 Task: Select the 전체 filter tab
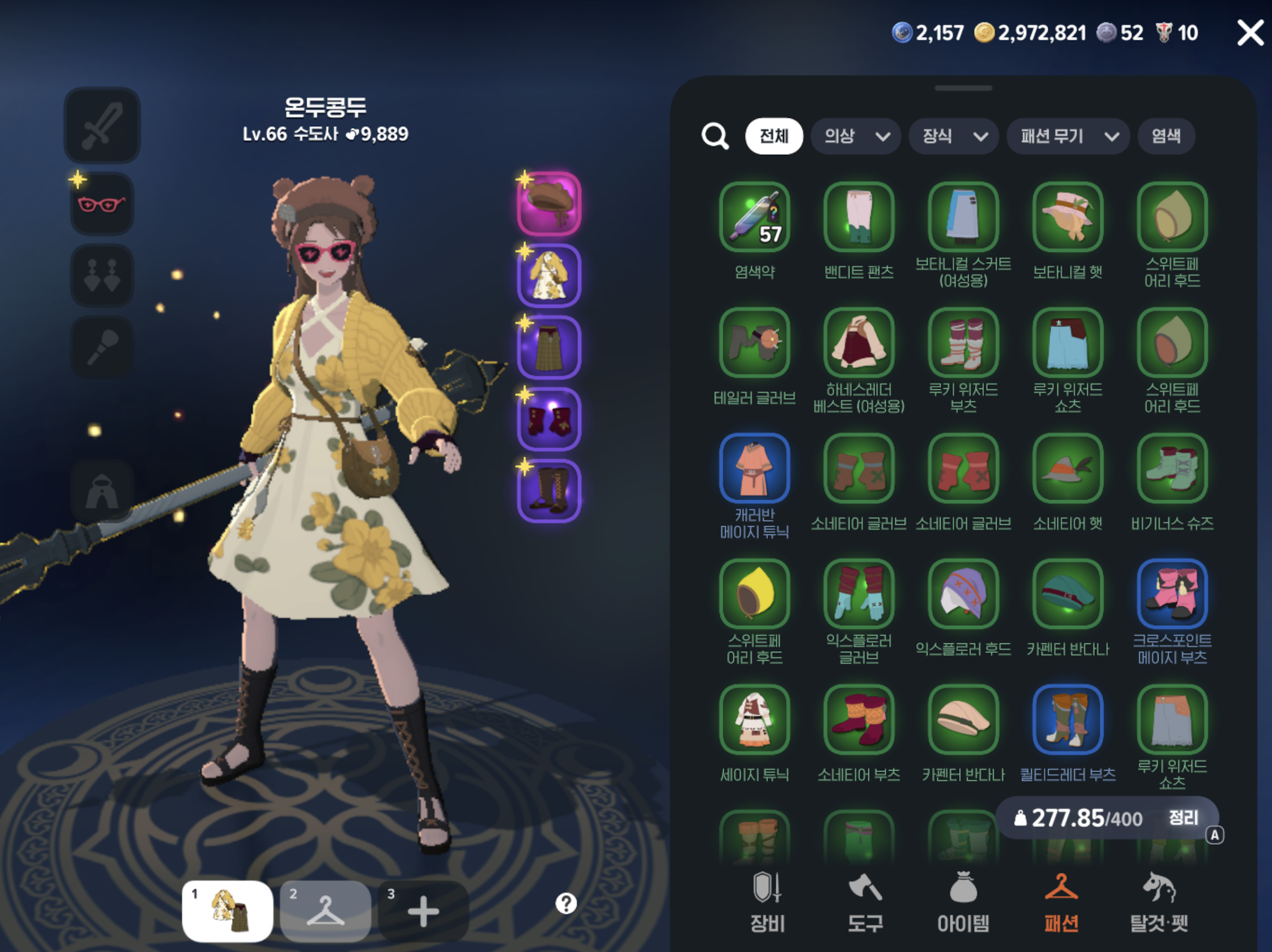pos(774,136)
